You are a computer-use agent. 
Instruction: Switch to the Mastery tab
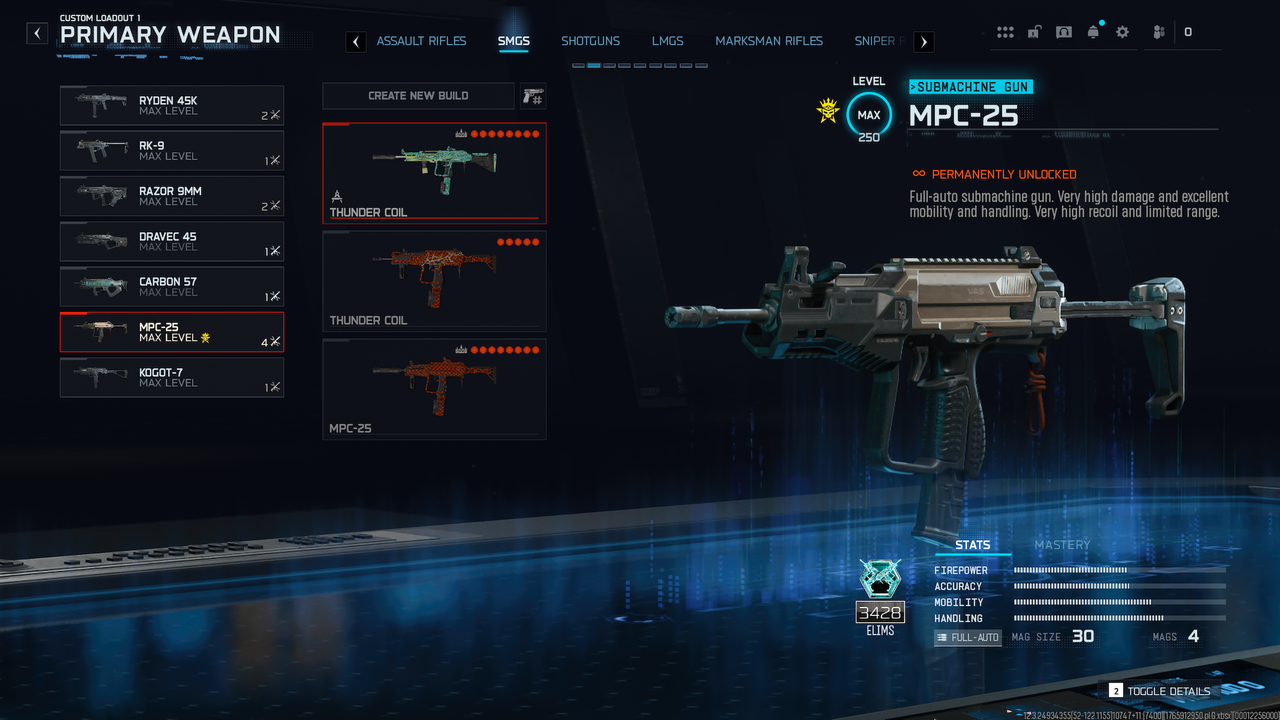(x=1062, y=545)
